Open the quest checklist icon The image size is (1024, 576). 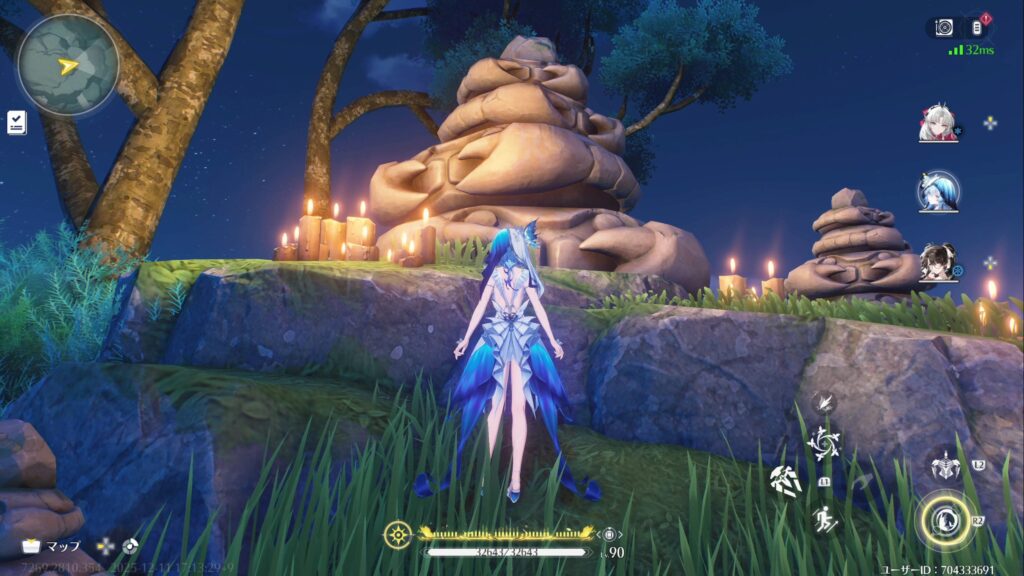pyautogui.click(x=17, y=123)
